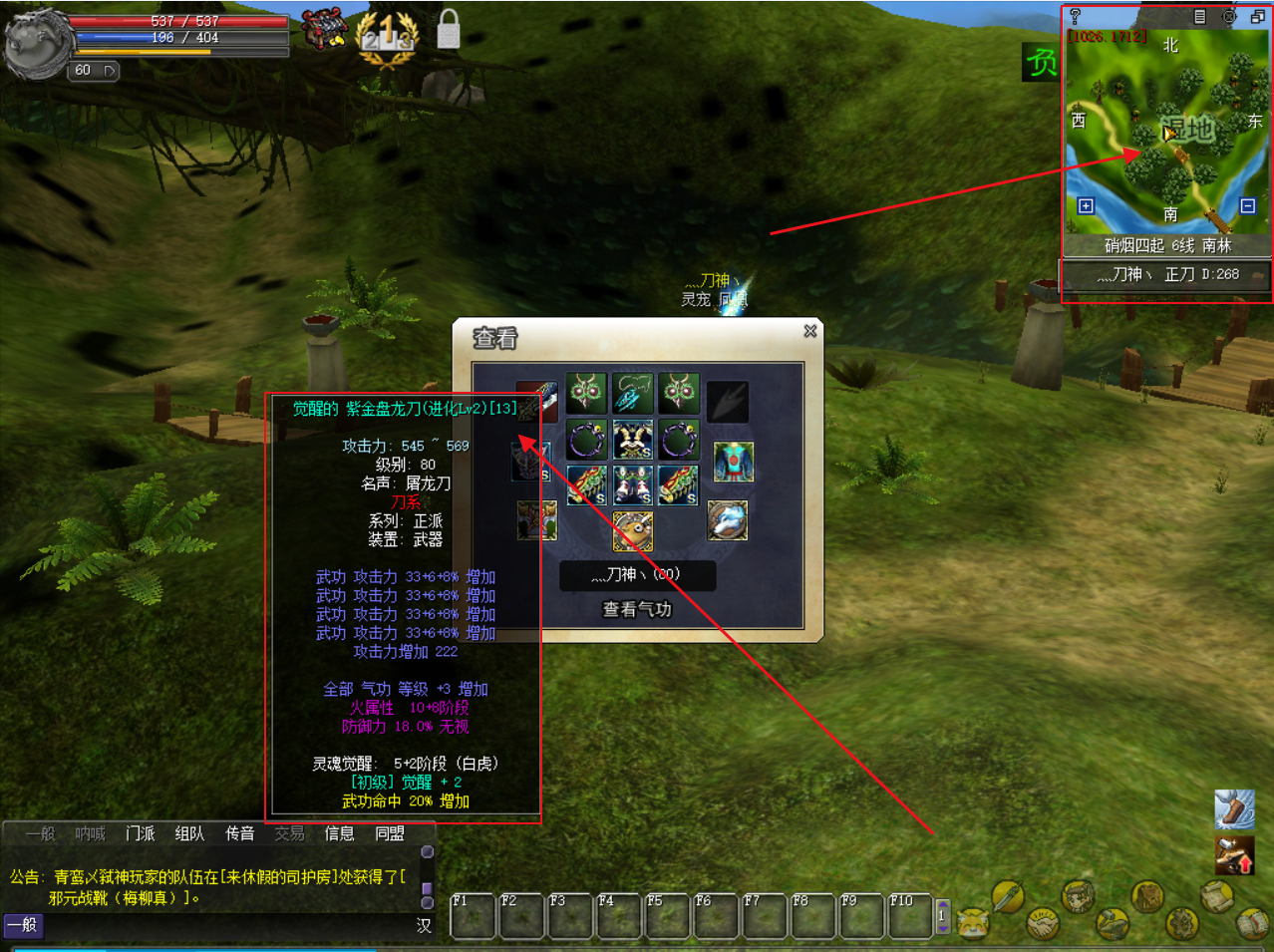The width and height of the screenshot is (1274, 952).
Task: Open the backpack inventory icon
Action: [x=1146, y=895]
